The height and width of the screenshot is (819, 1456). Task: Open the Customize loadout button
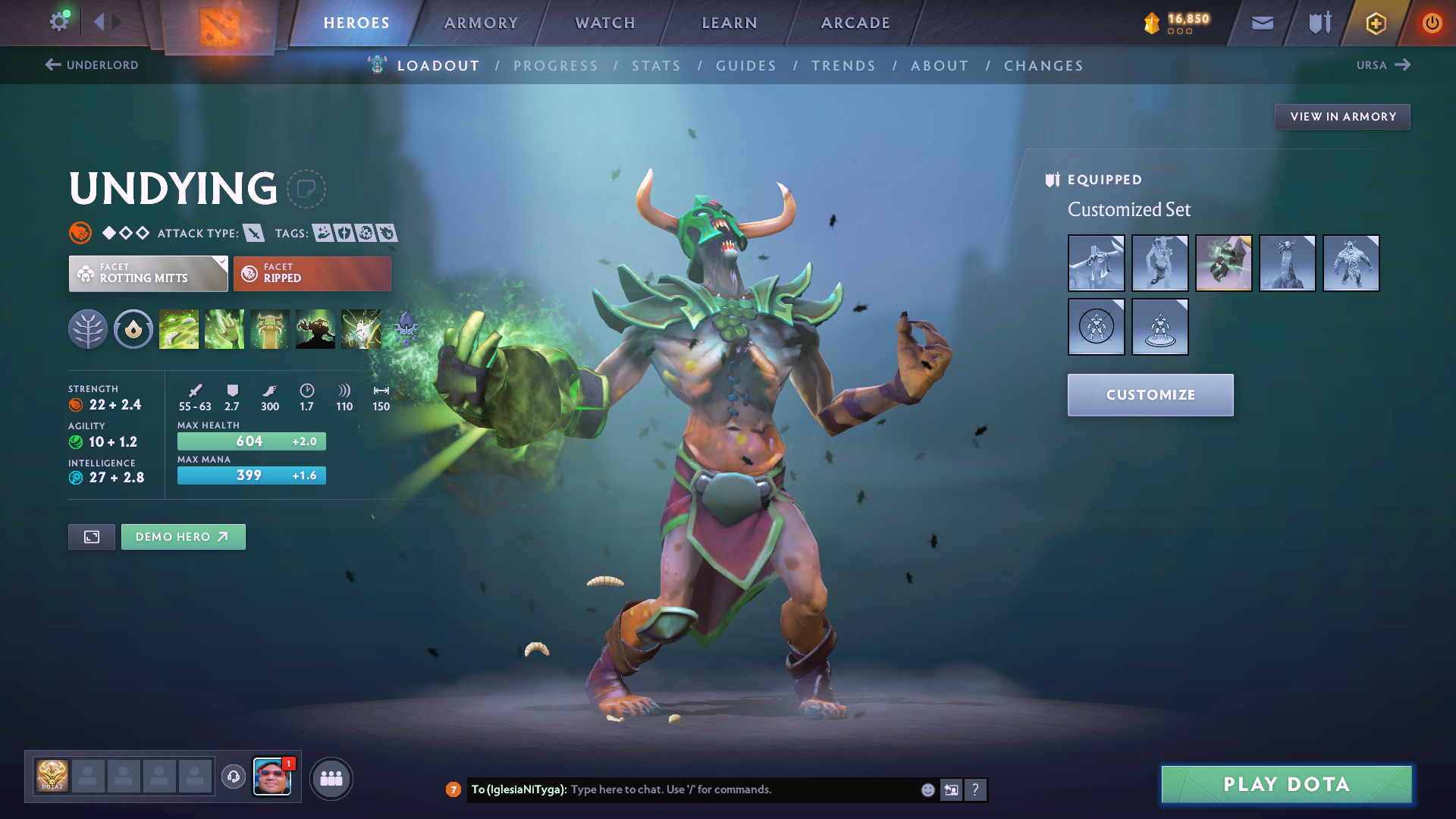pyautogui.click(x=1150, y=395)
